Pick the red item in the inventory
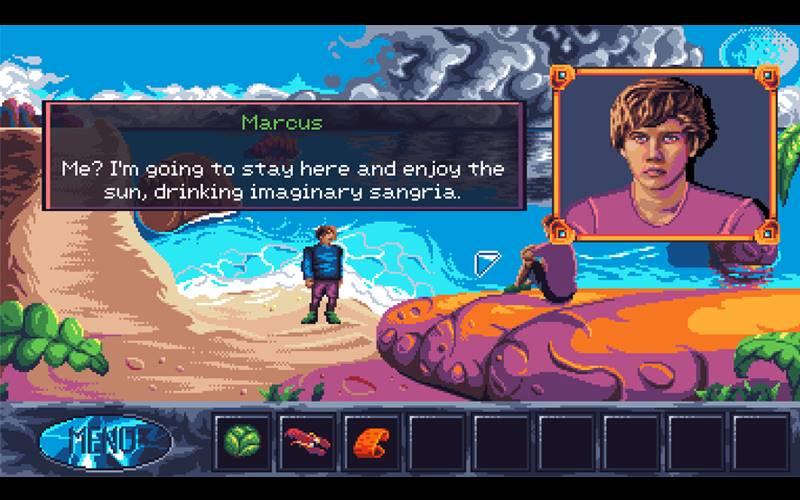This screenshot has width=800, height=500. (304, 440)
